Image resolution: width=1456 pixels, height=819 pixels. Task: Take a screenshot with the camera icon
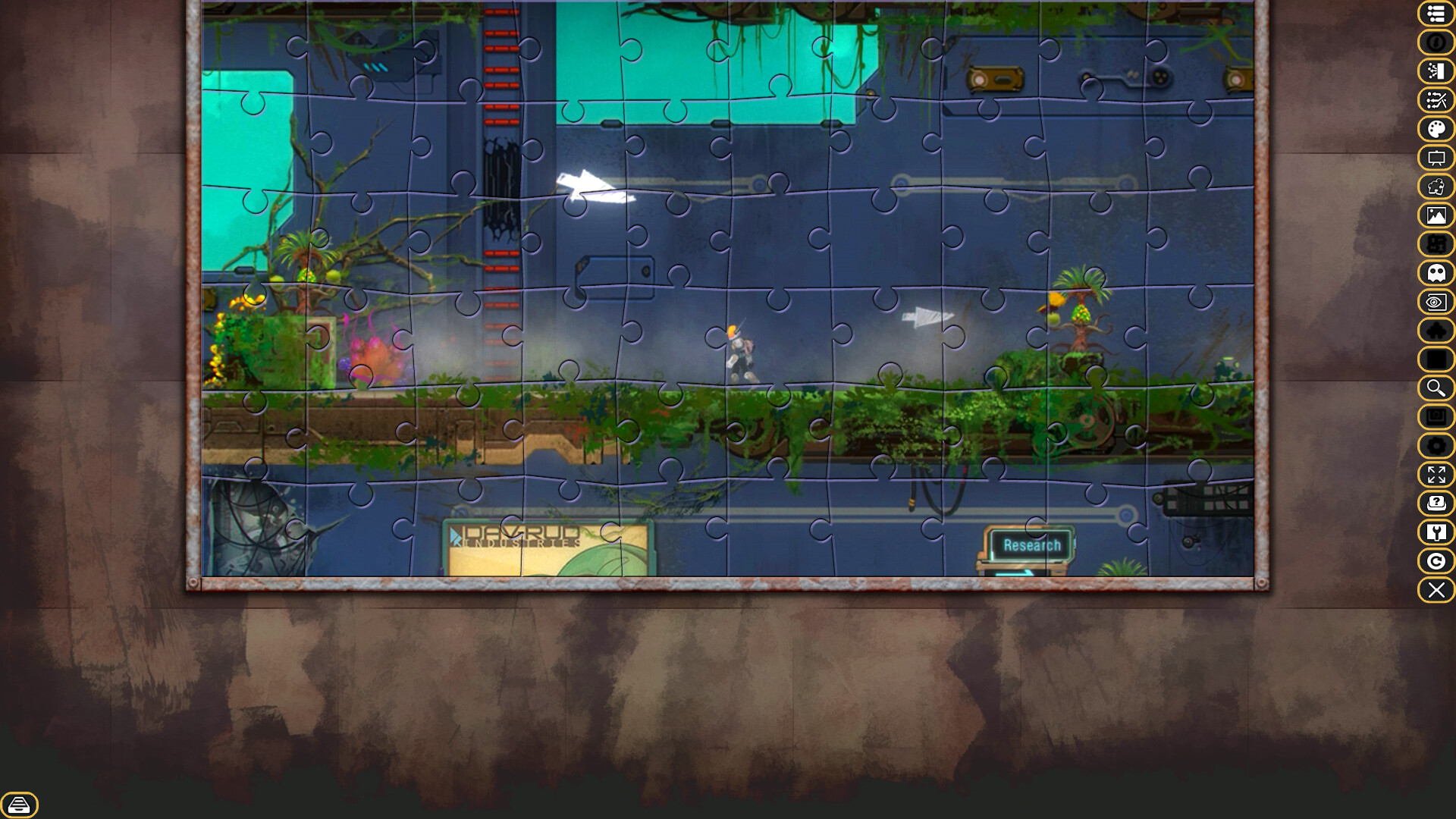[x=1436, y=417]
